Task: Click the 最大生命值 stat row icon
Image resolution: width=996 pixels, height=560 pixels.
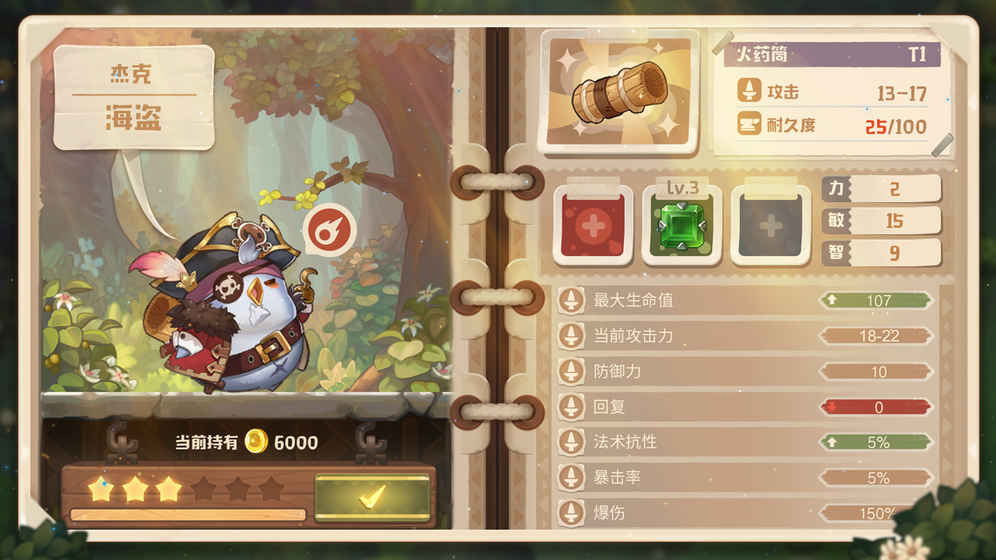Action: pos(571,300)
